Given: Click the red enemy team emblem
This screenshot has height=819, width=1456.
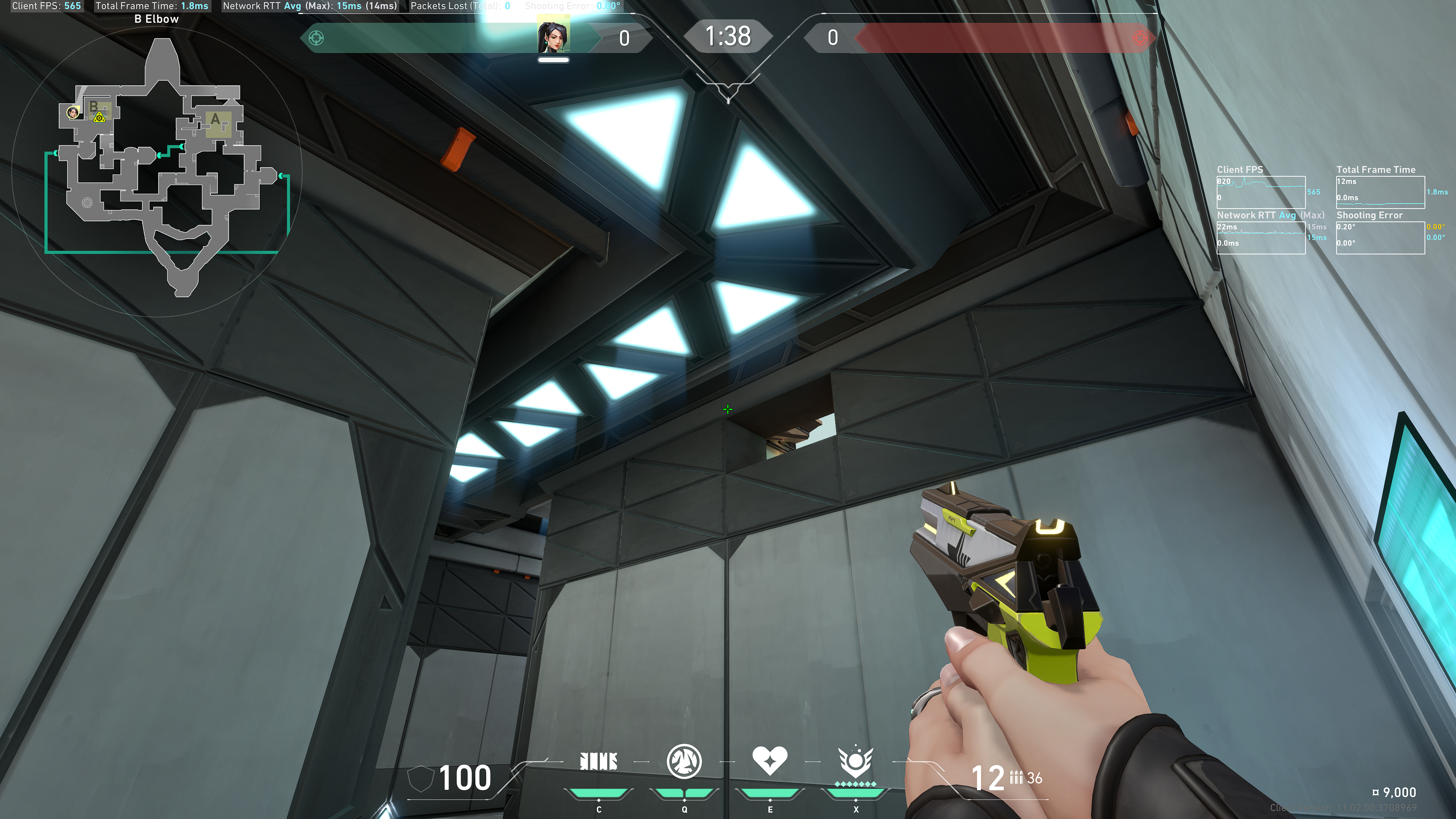Looking at the screenshot, I should [x=1140, y=38].
